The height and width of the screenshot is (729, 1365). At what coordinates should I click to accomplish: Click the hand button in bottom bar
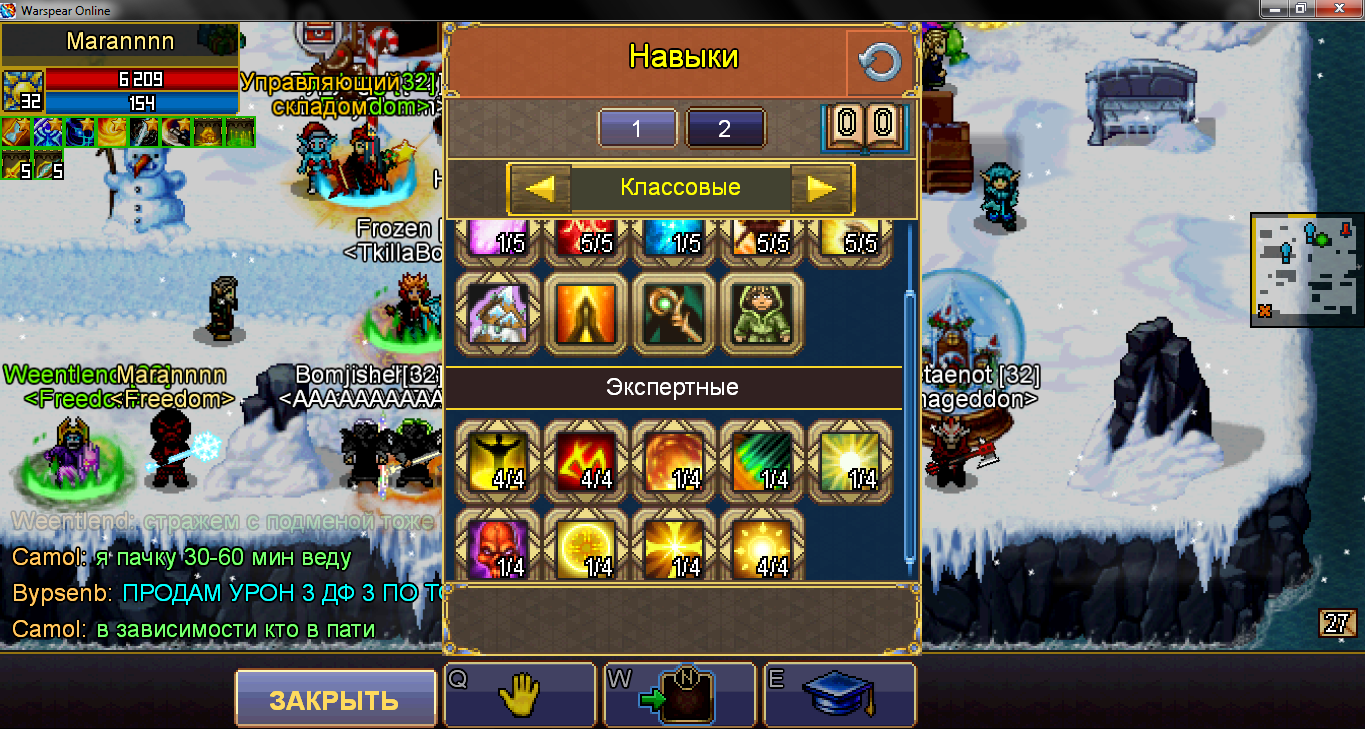click(520, 694)
